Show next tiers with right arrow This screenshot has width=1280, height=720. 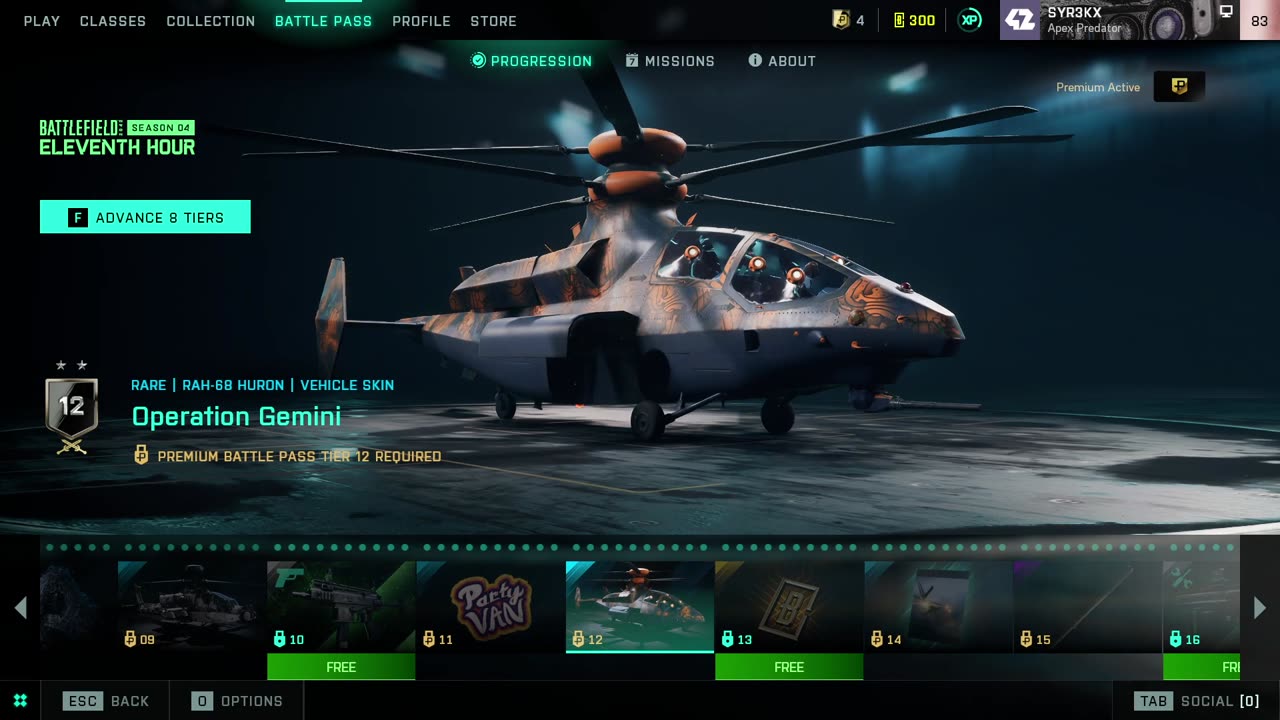point(1260,607)
